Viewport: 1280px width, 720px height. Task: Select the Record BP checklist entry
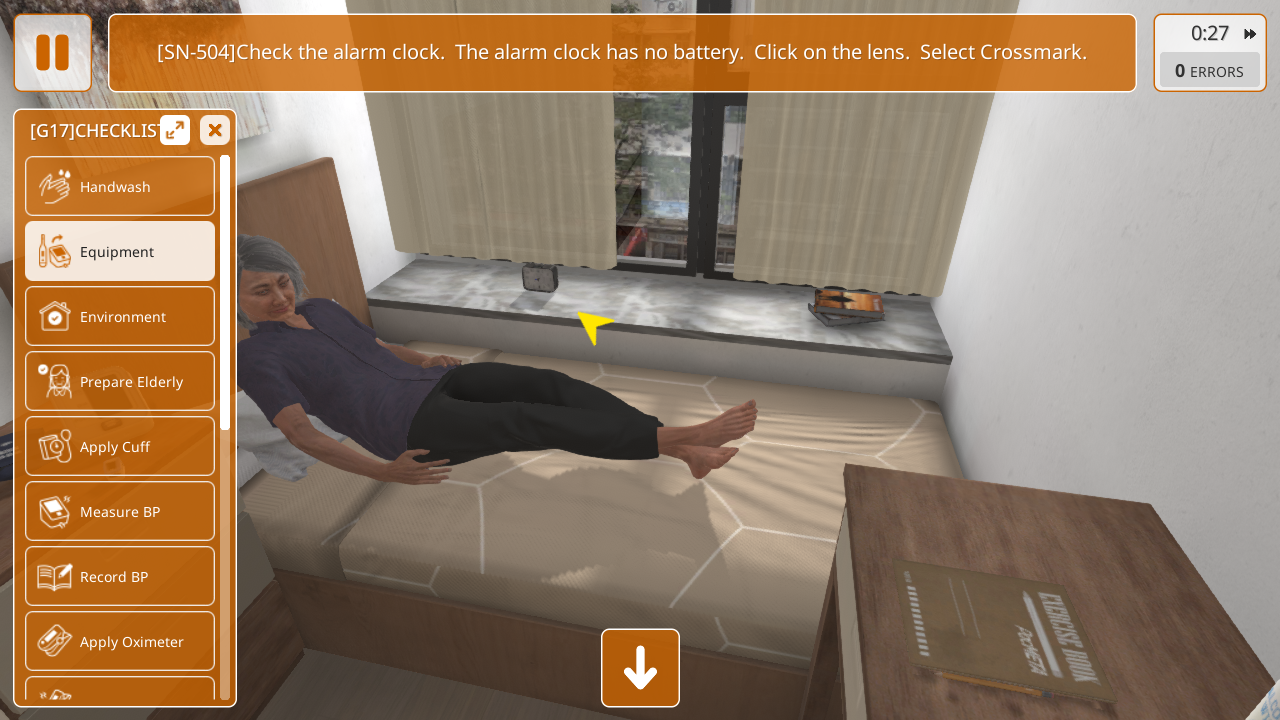120,577
